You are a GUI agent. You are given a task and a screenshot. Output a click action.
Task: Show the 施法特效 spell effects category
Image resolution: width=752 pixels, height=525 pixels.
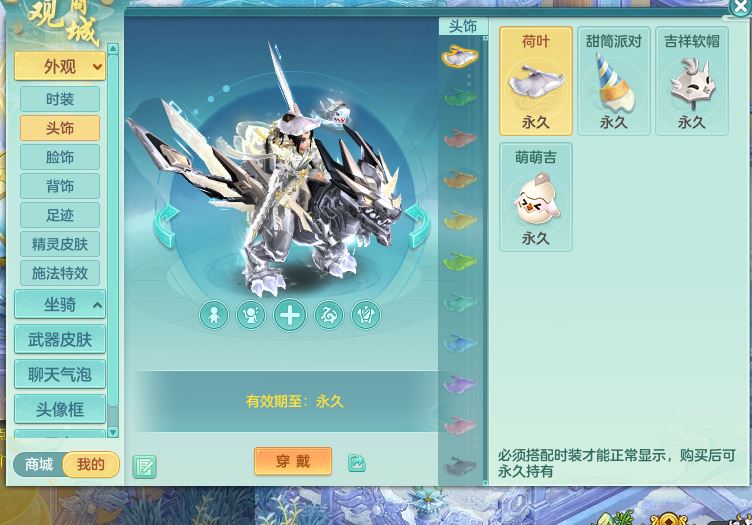pos(60,273)
